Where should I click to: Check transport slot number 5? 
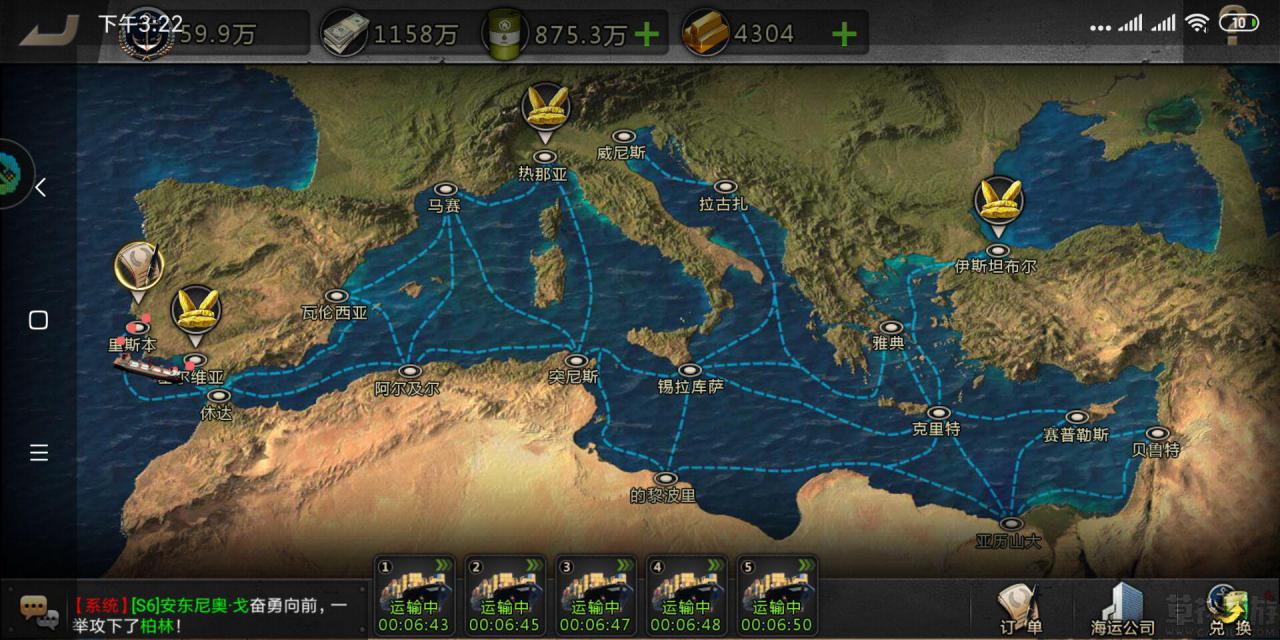coord(775,596)
